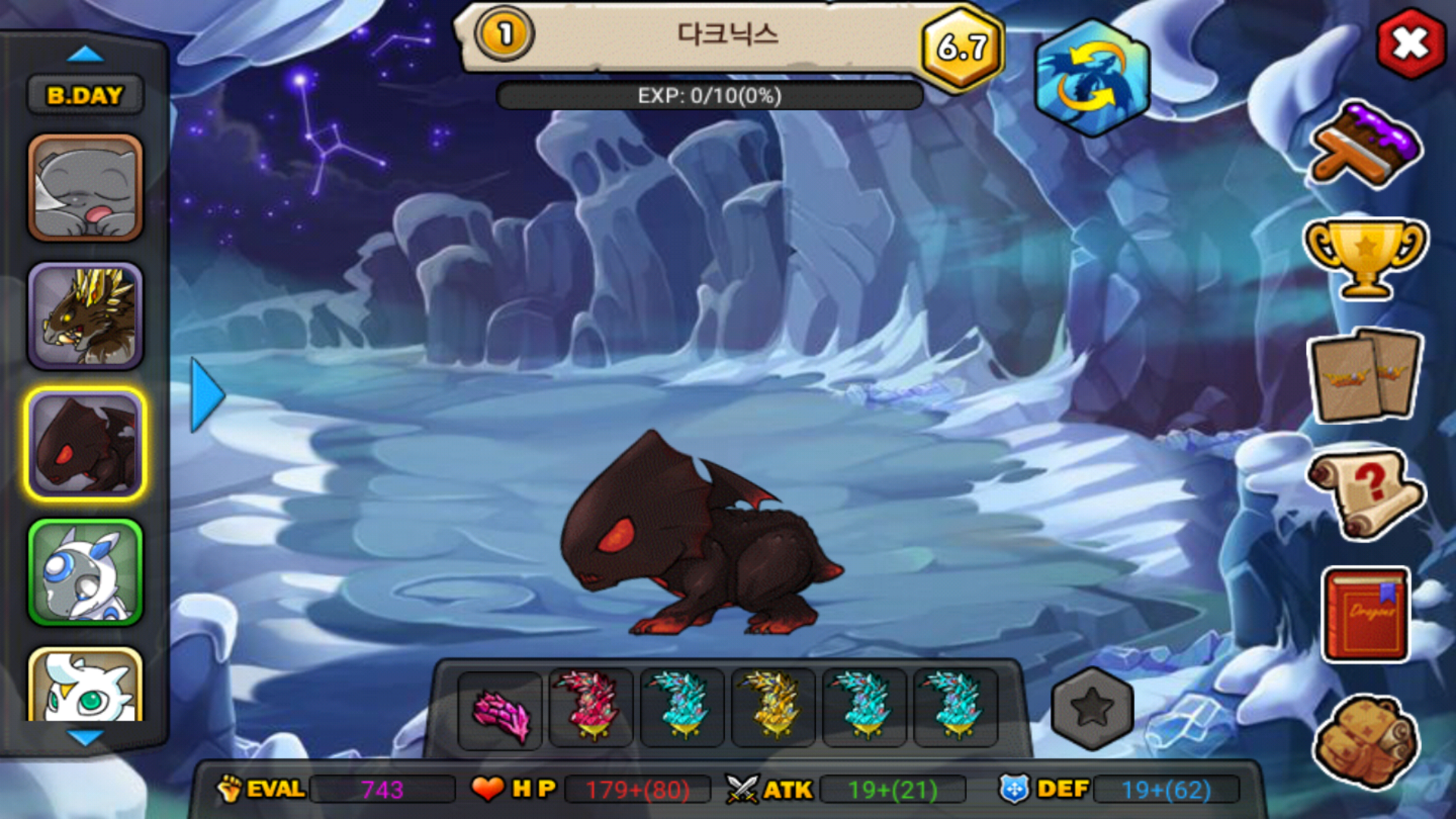Choose the white green-eyed dragon portrait
Screen dimensions: 1456x819
coord(86,686)
